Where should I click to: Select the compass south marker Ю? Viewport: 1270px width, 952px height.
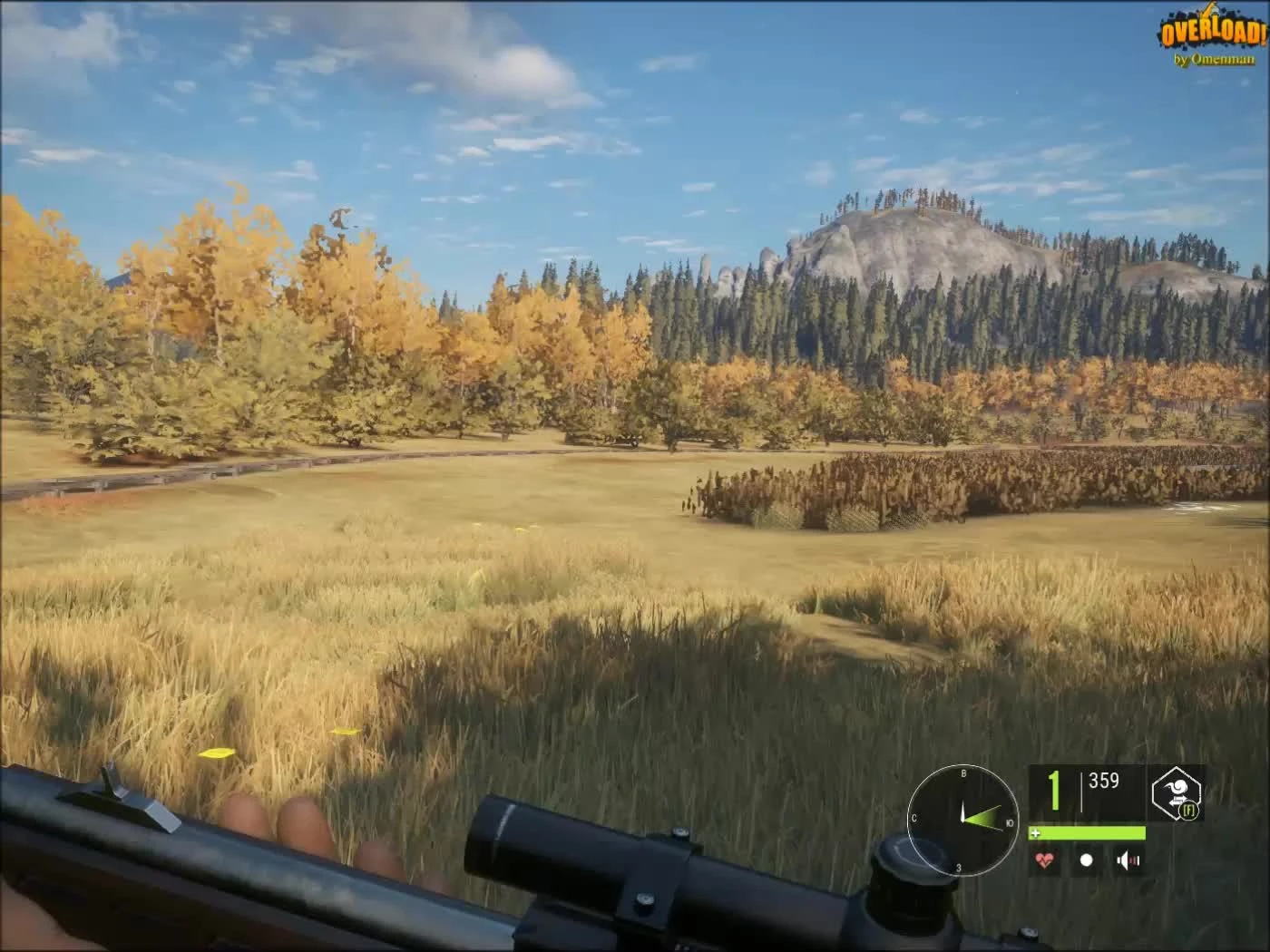click(x=1010, y=823)
